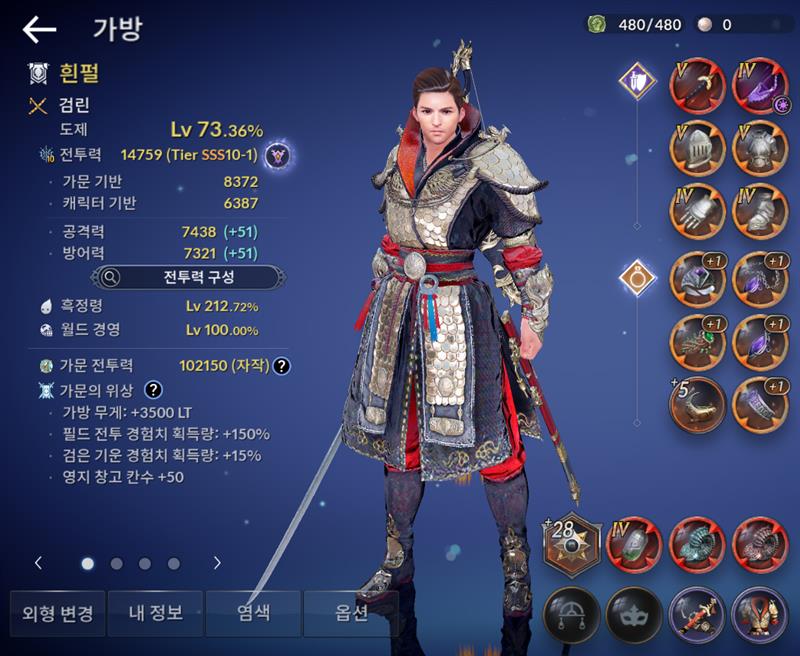The height and width of the screenshot is (656, 800).
Task: Show the next info page arrow
Action: tap(217, 563)
